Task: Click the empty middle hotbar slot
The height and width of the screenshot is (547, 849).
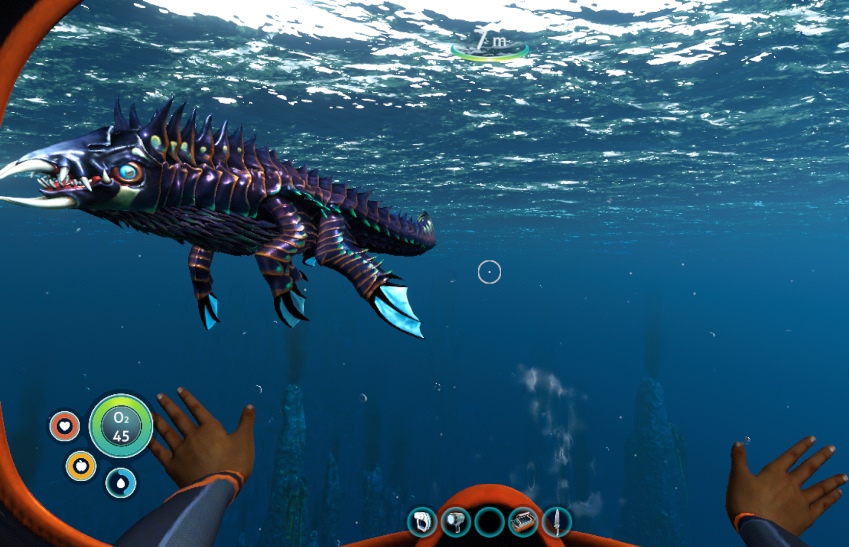Action: point(490,521)
